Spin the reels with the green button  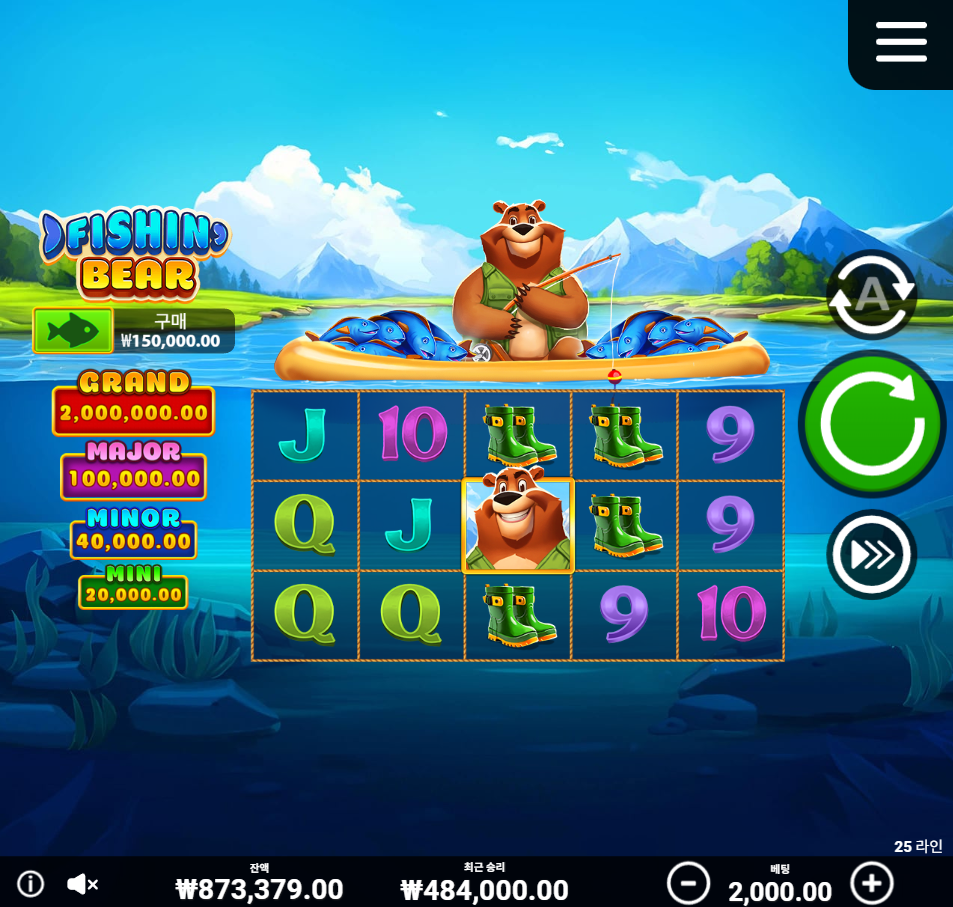pos(871,423)
